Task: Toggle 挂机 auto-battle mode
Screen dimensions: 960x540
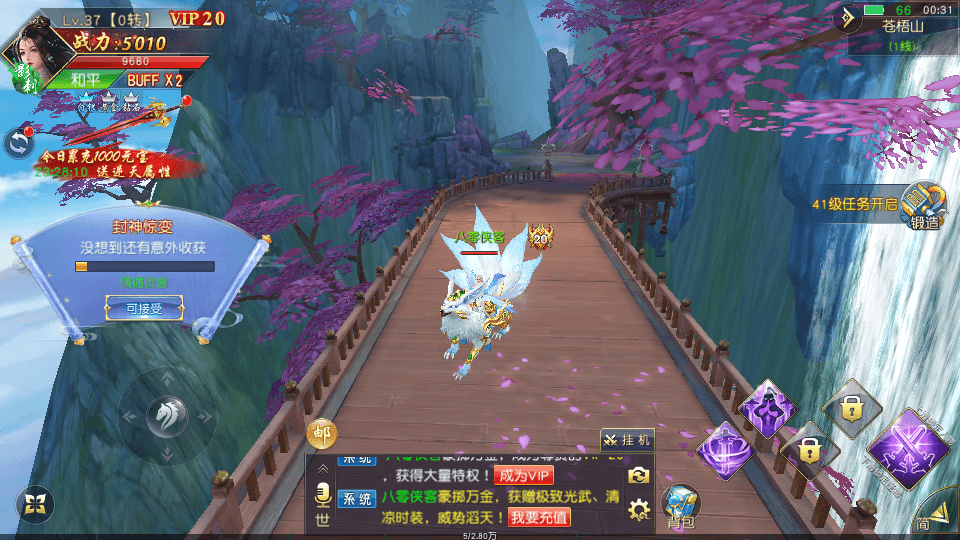Action: (x=627, y=439)
